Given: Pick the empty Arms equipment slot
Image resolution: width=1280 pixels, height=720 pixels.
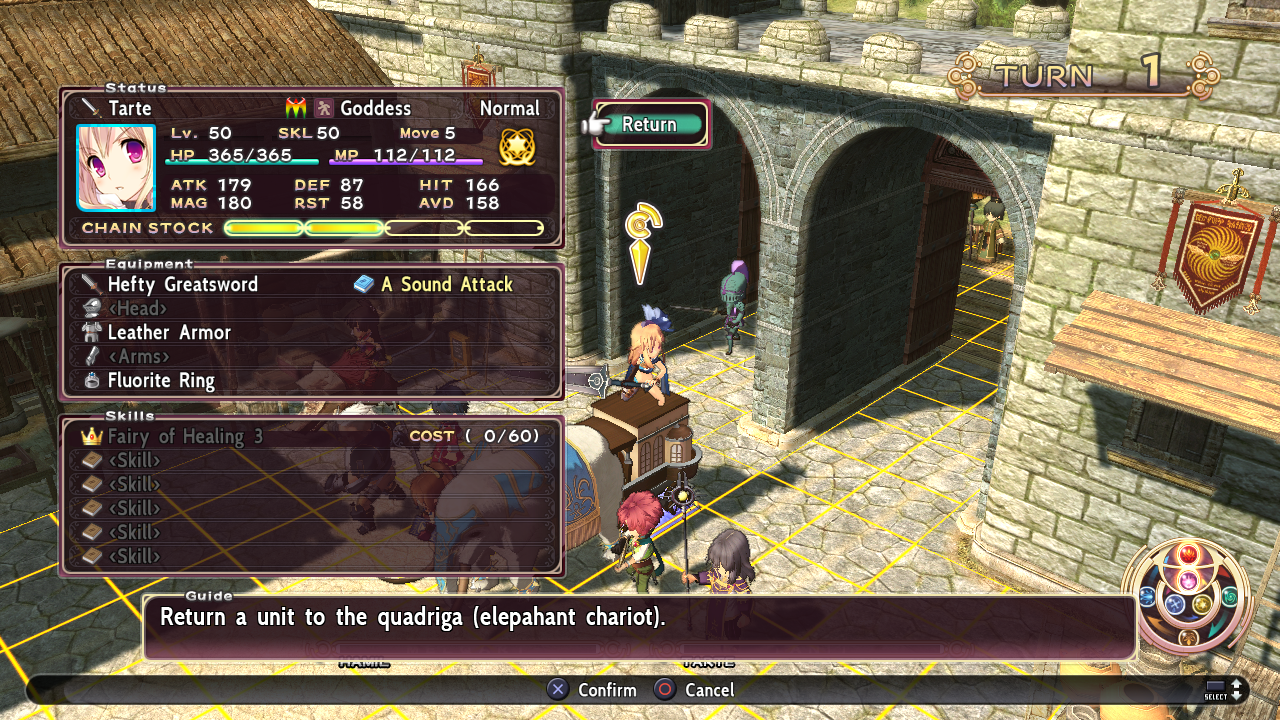Looking at the screenshot, I should click(x=138, y=357).
